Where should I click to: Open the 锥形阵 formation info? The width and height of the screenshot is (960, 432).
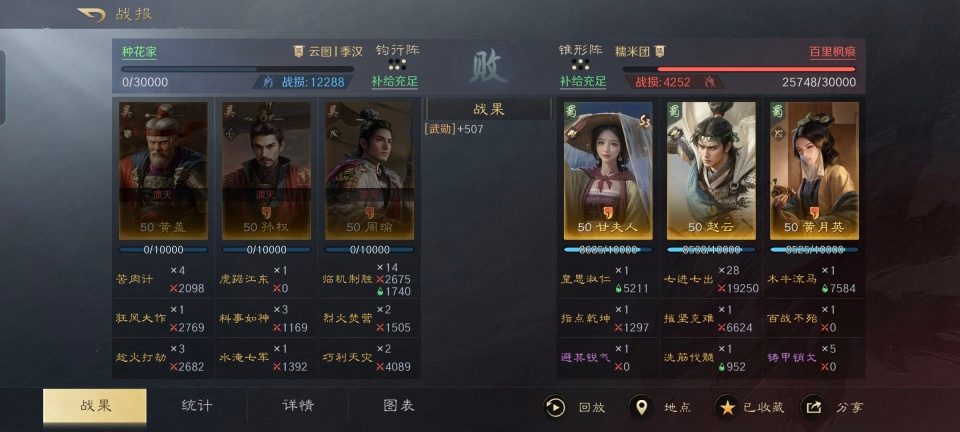(x=580, y=48)
